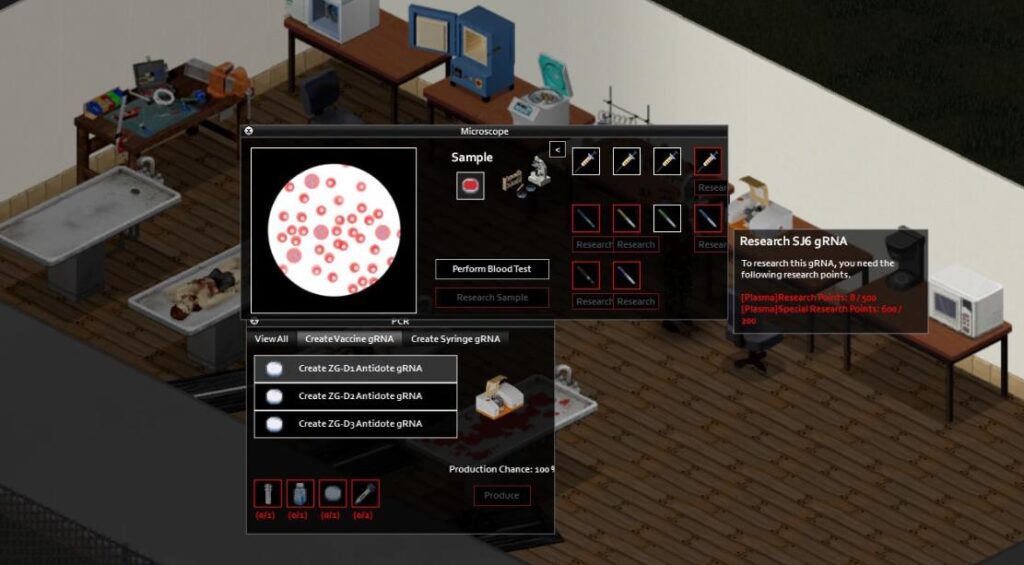Click the Research Sample button
The height and width of the screenshot is (565, 1024).
point(492,297)
